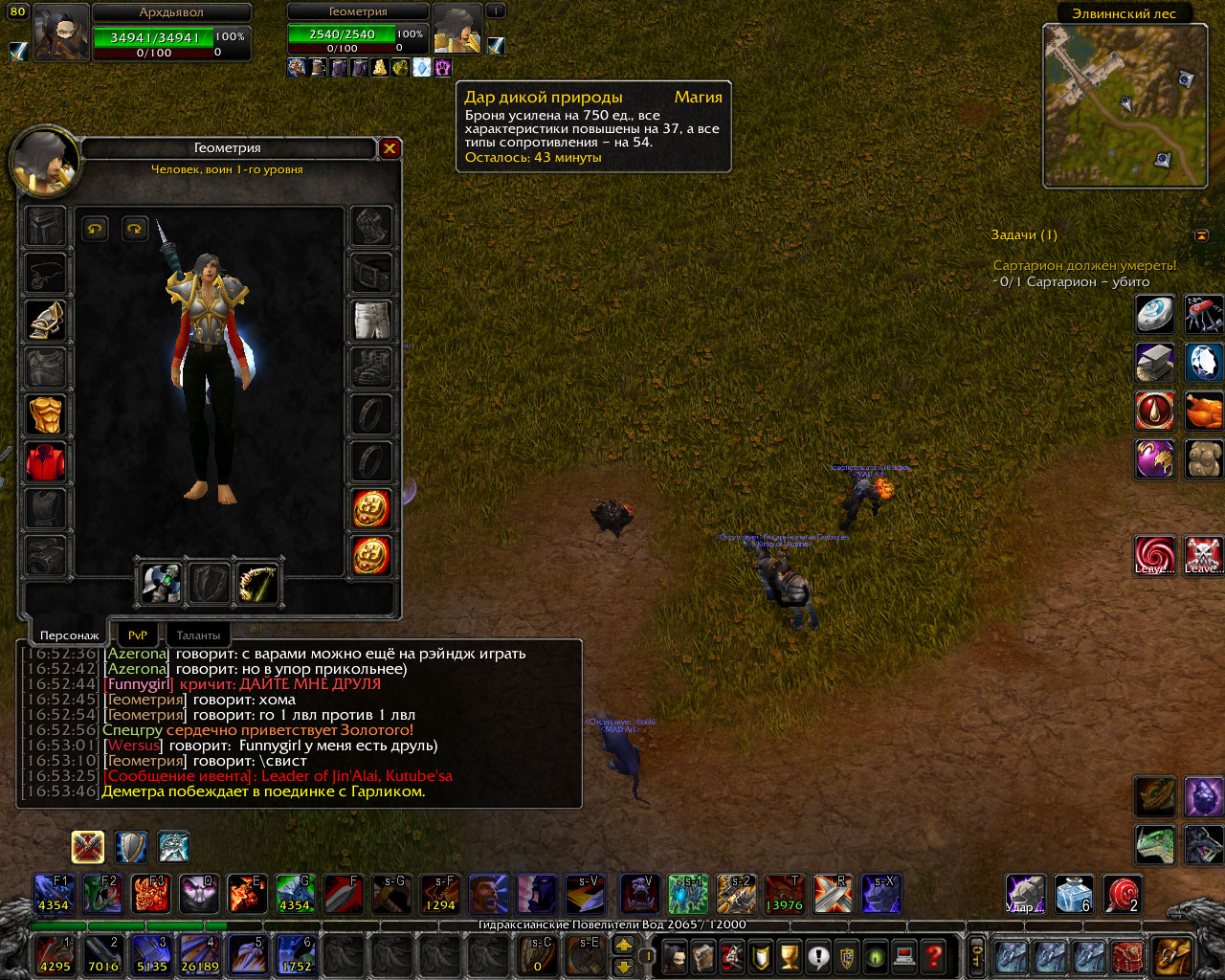Select the Архдьявол player portrait
This screenshot has height=980, width=1225.
click(61, 33)
